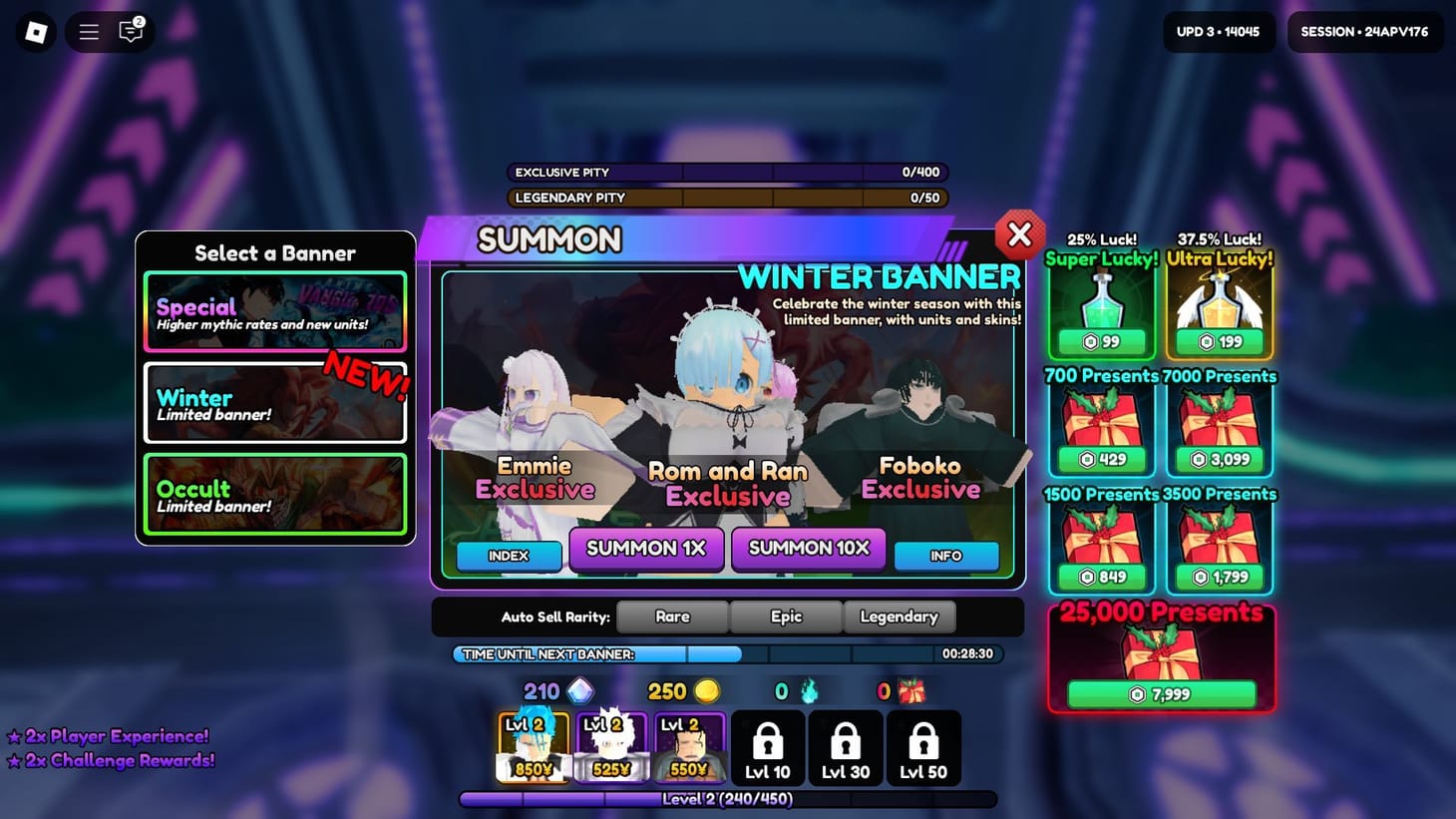This screenshot has width=1456, height=819.
Task: Expand the Special banner option
Action: pos(275,311)
